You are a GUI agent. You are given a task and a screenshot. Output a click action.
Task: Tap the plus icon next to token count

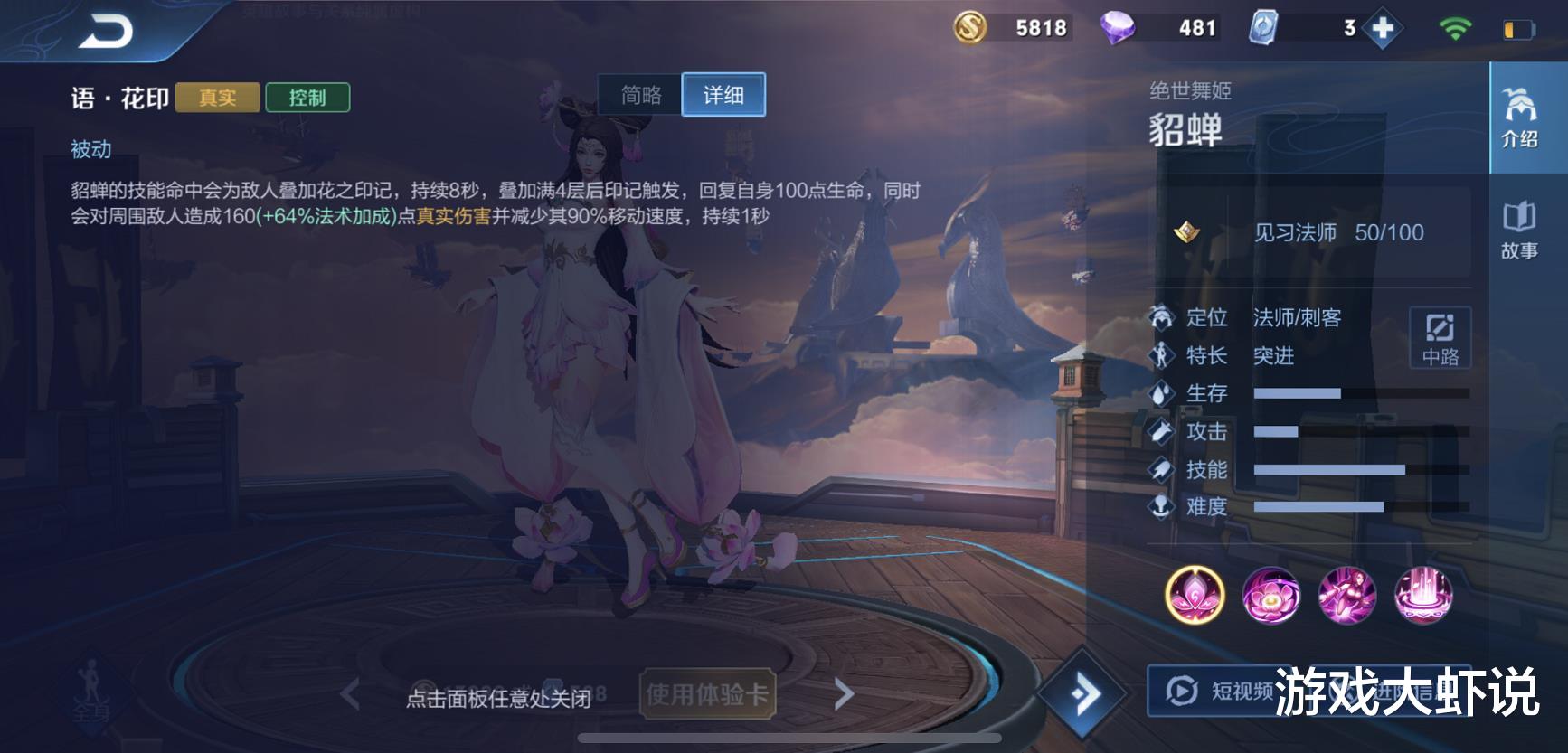tap(1383, 27)
